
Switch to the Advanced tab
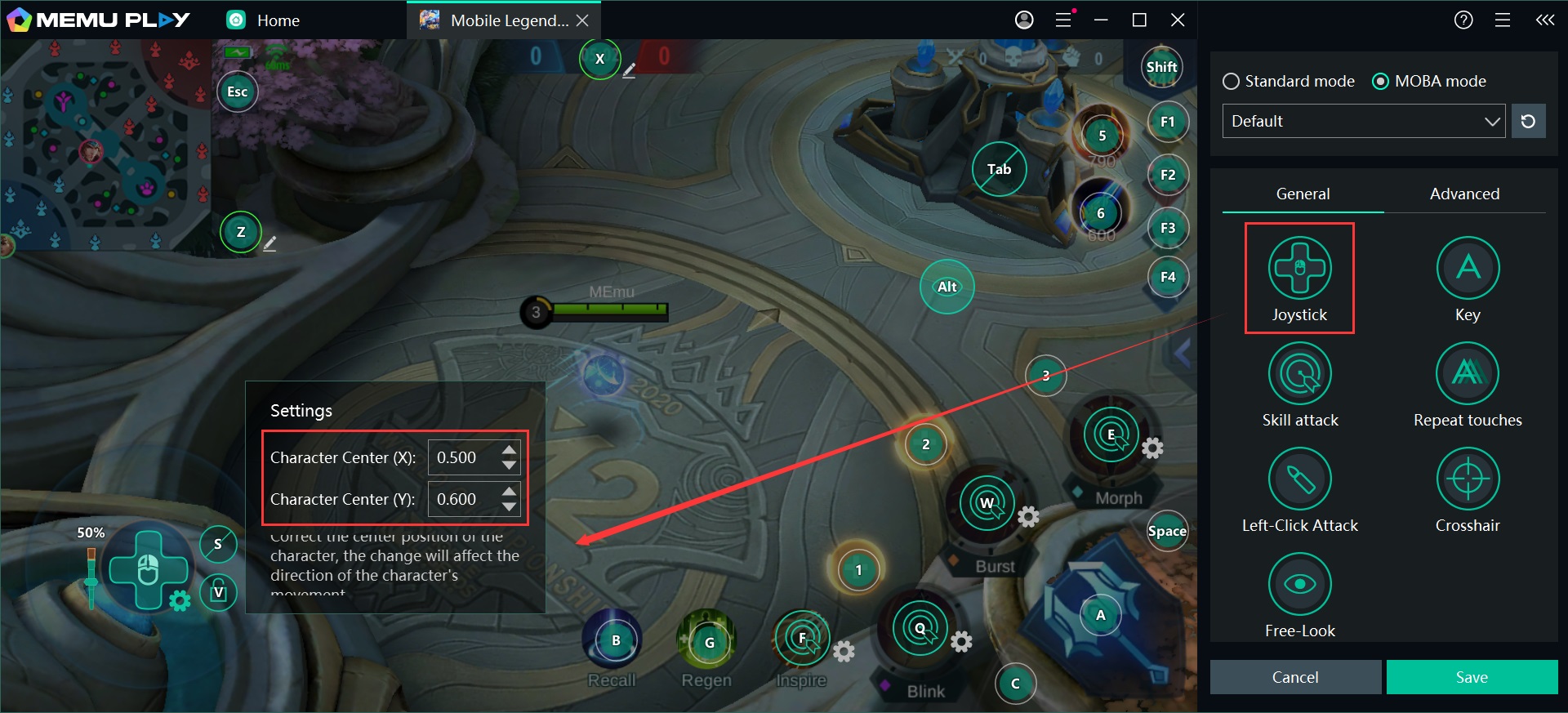pos(1464,194)
